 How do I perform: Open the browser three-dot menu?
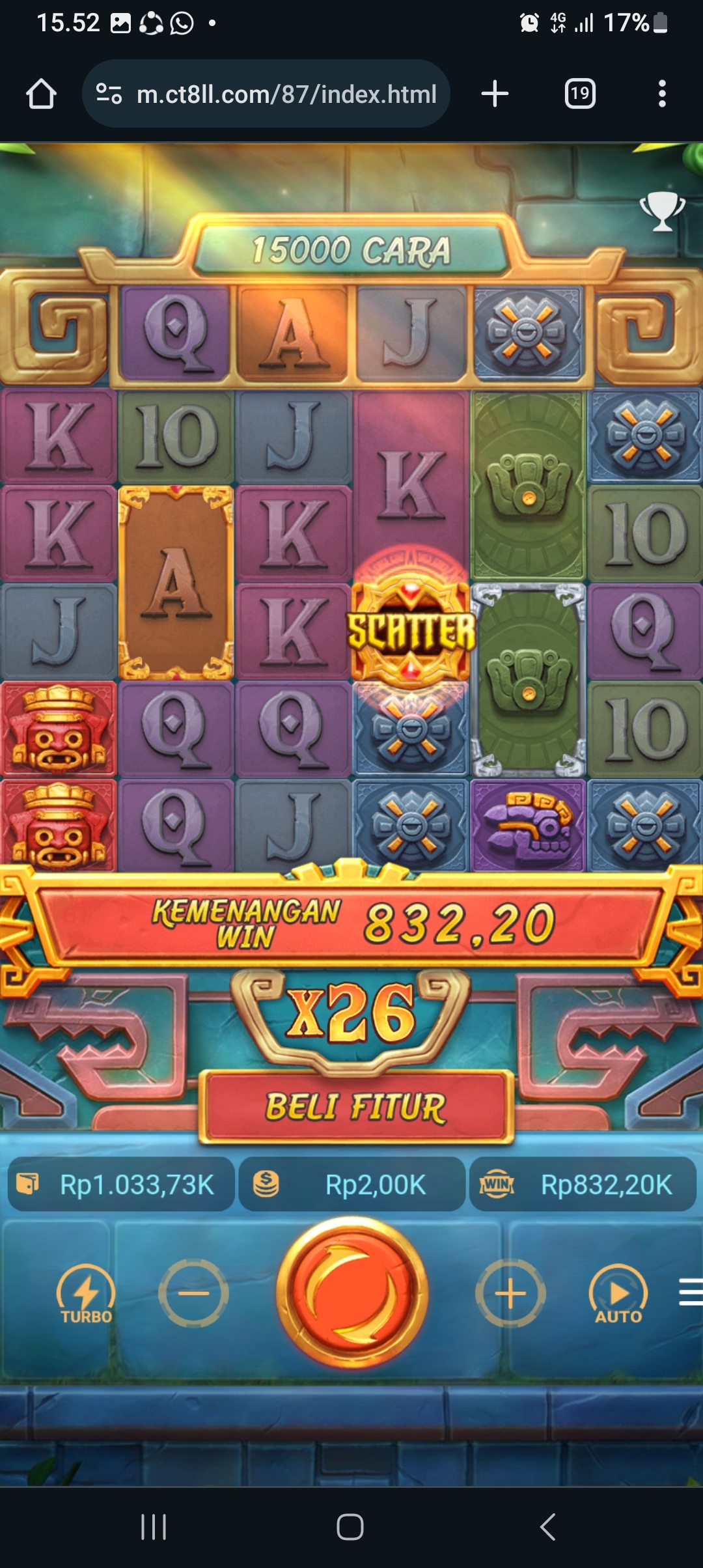click(x=662, y=94)
